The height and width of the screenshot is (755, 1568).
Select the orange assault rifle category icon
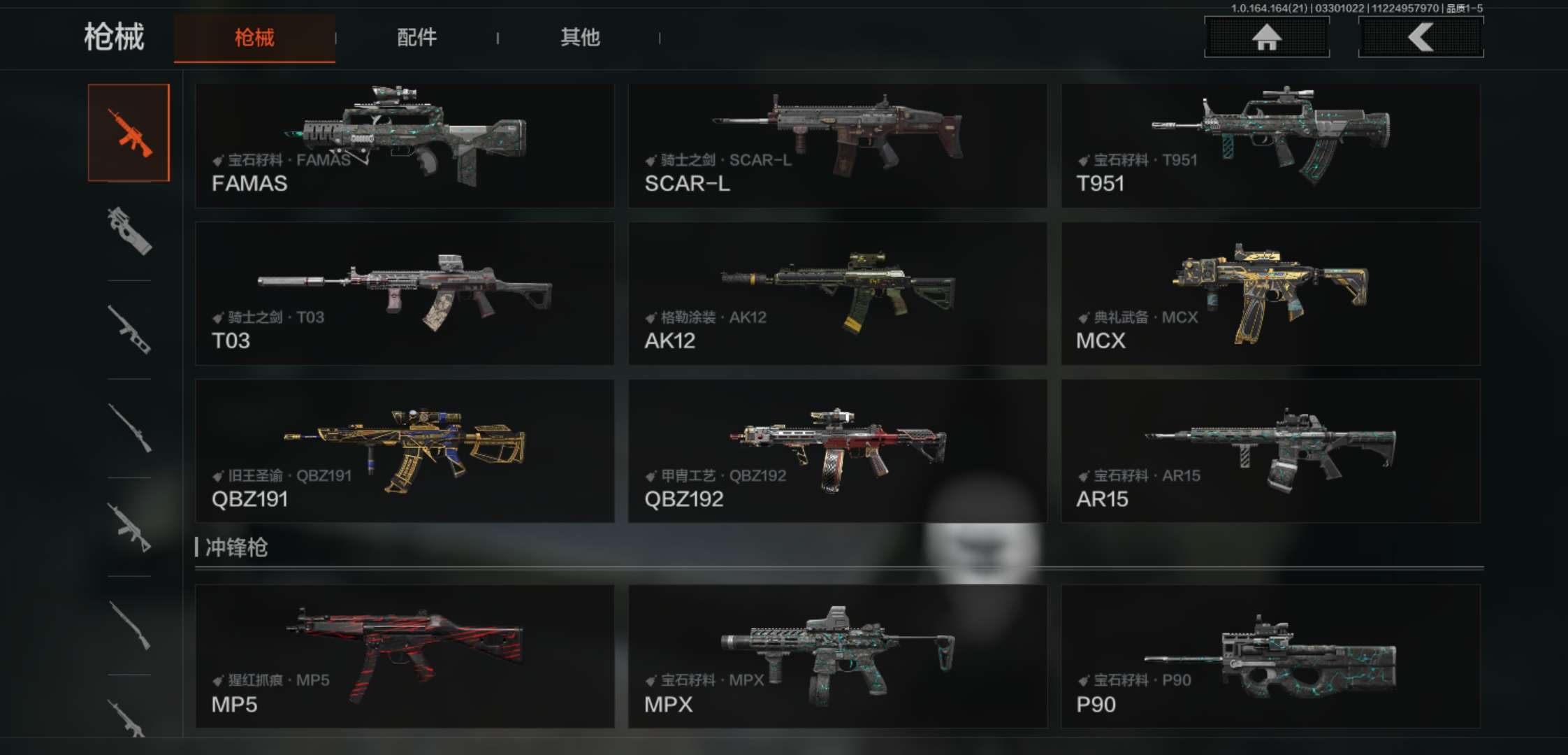click(129, 133)
